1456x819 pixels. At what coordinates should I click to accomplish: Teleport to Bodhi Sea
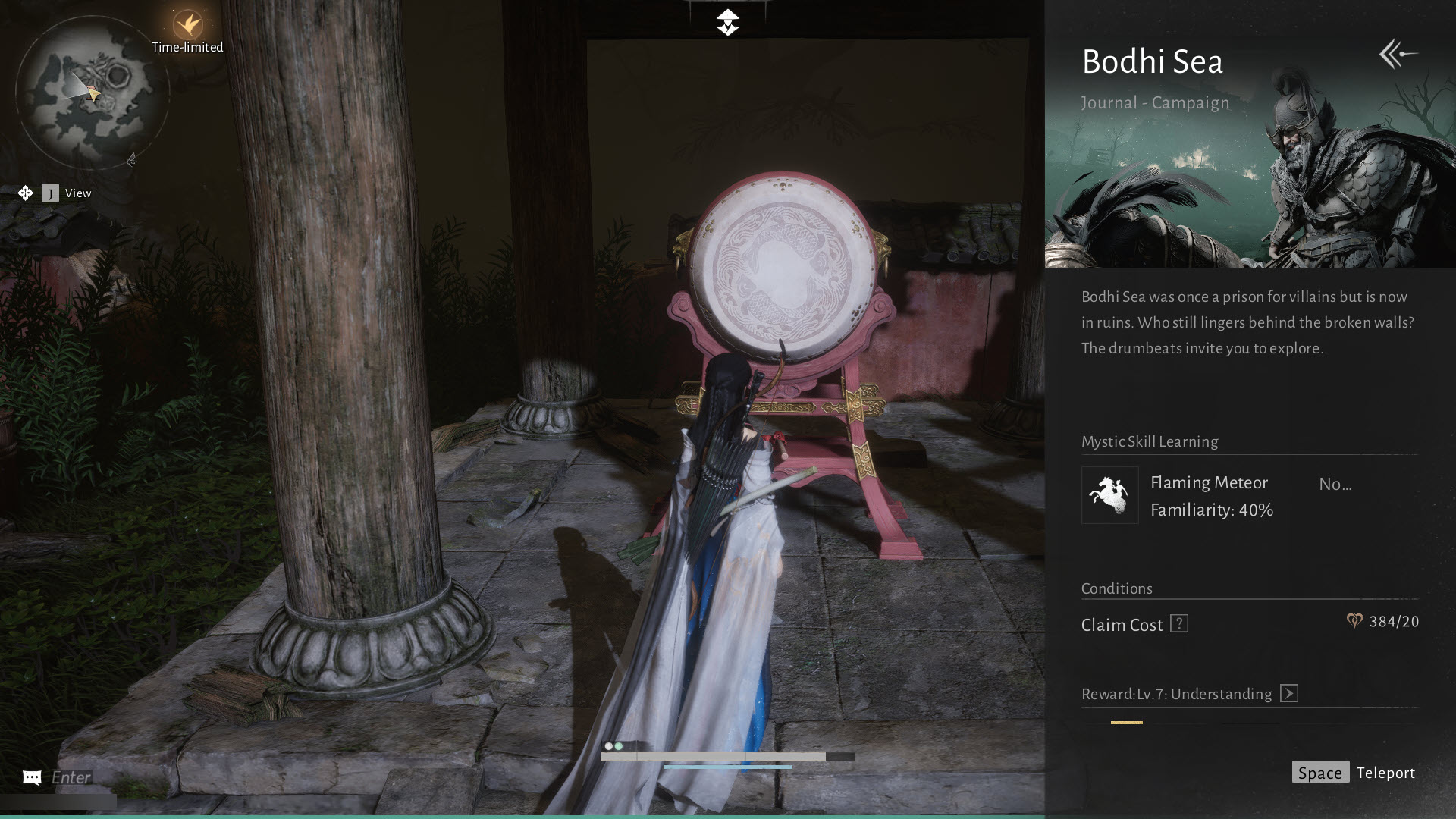[x=1354, y=773]
